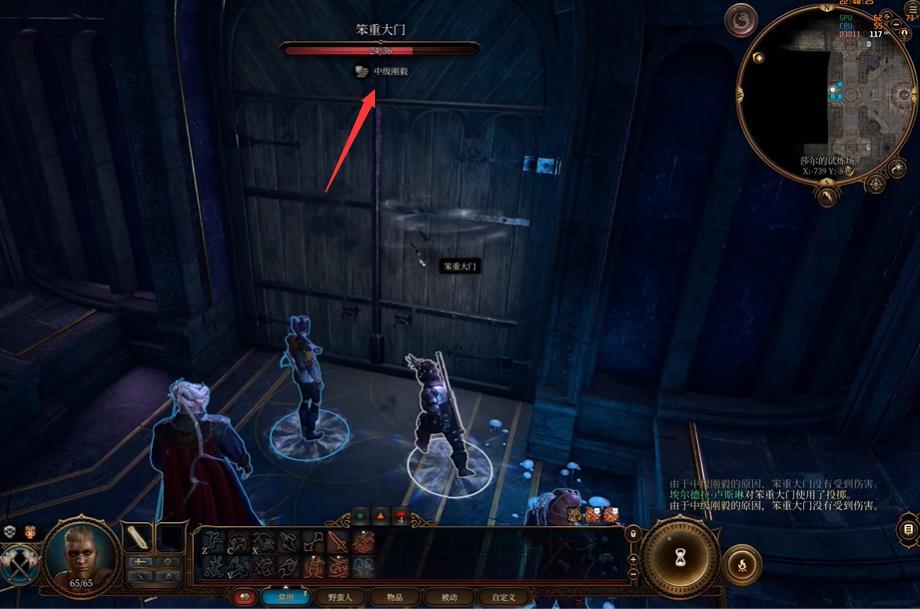Image resolution: width=920 pixels, height=609 pixels.
Task: Click the swirl button beside the minimap
Action: pos(741,21)
